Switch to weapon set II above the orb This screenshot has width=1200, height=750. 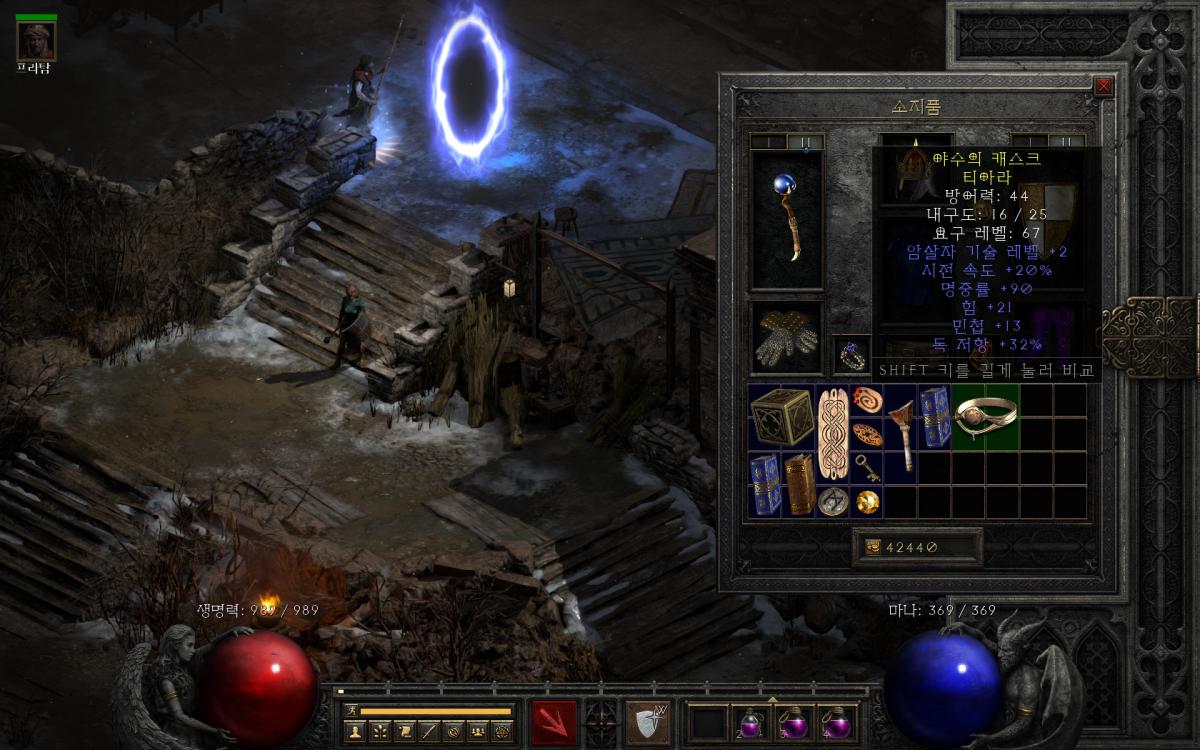(806, 142)
